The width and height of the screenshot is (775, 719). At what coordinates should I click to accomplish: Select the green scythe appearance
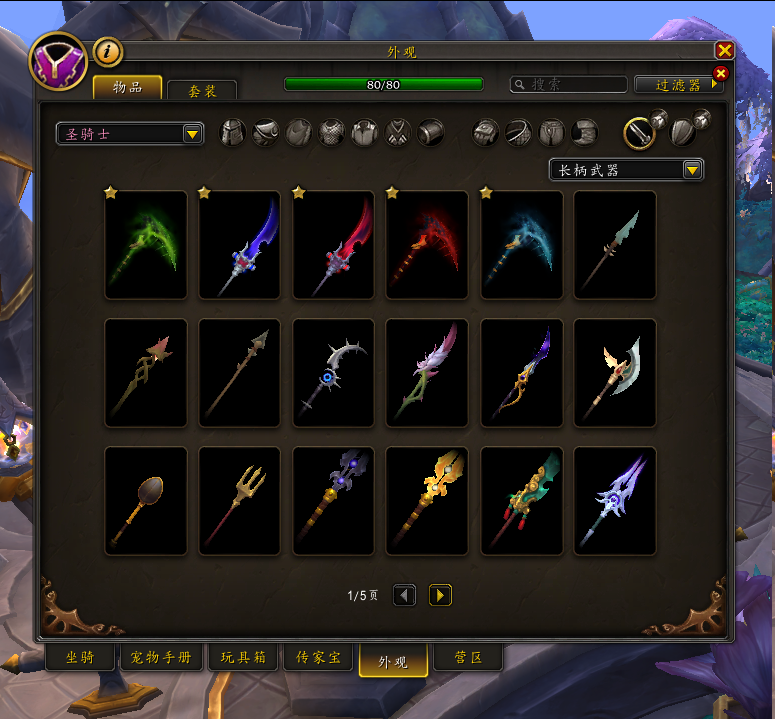click(x=146, y=245)
